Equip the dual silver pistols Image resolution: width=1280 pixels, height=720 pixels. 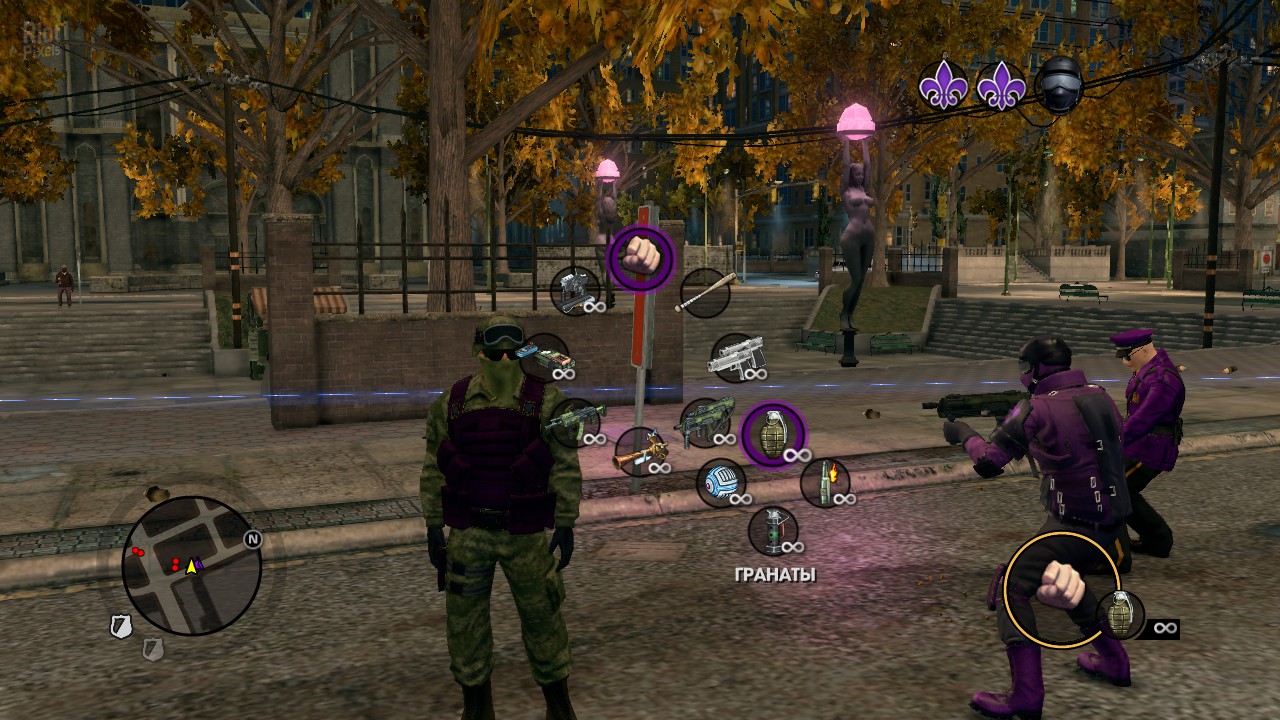tap(737, 358)
